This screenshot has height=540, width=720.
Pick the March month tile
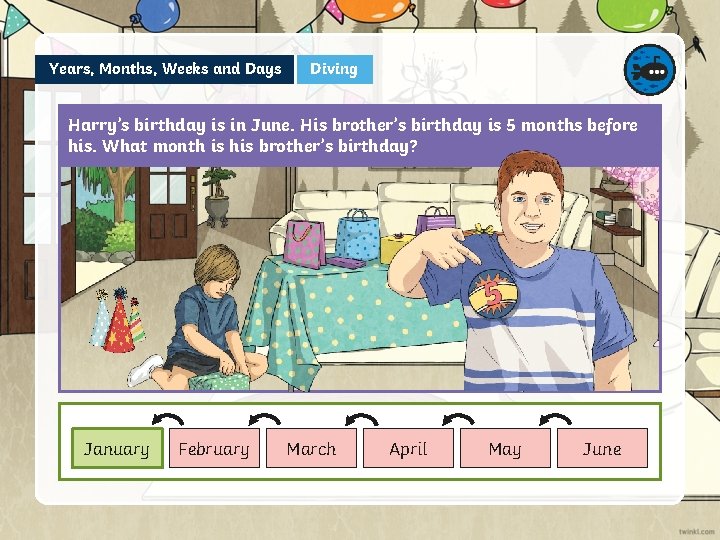point(311,449)
